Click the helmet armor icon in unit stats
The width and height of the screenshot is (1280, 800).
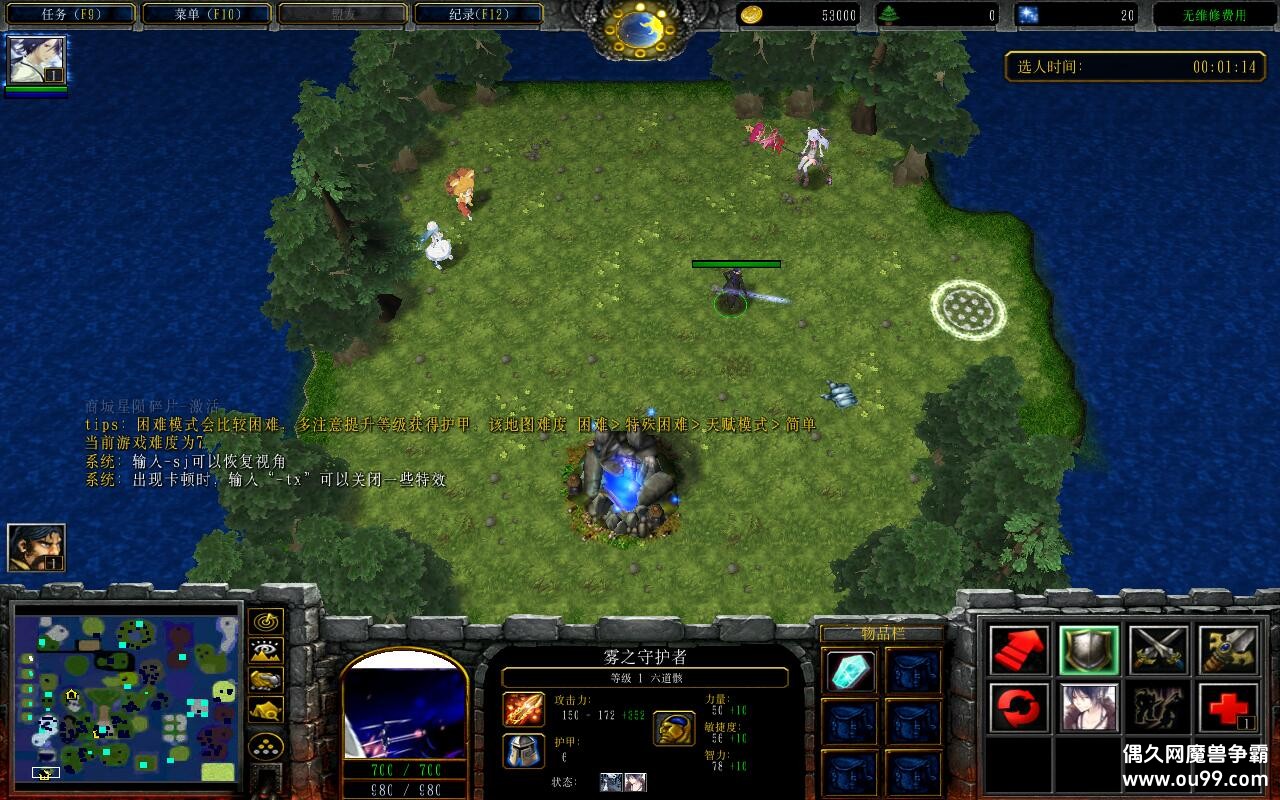(523, 750)
